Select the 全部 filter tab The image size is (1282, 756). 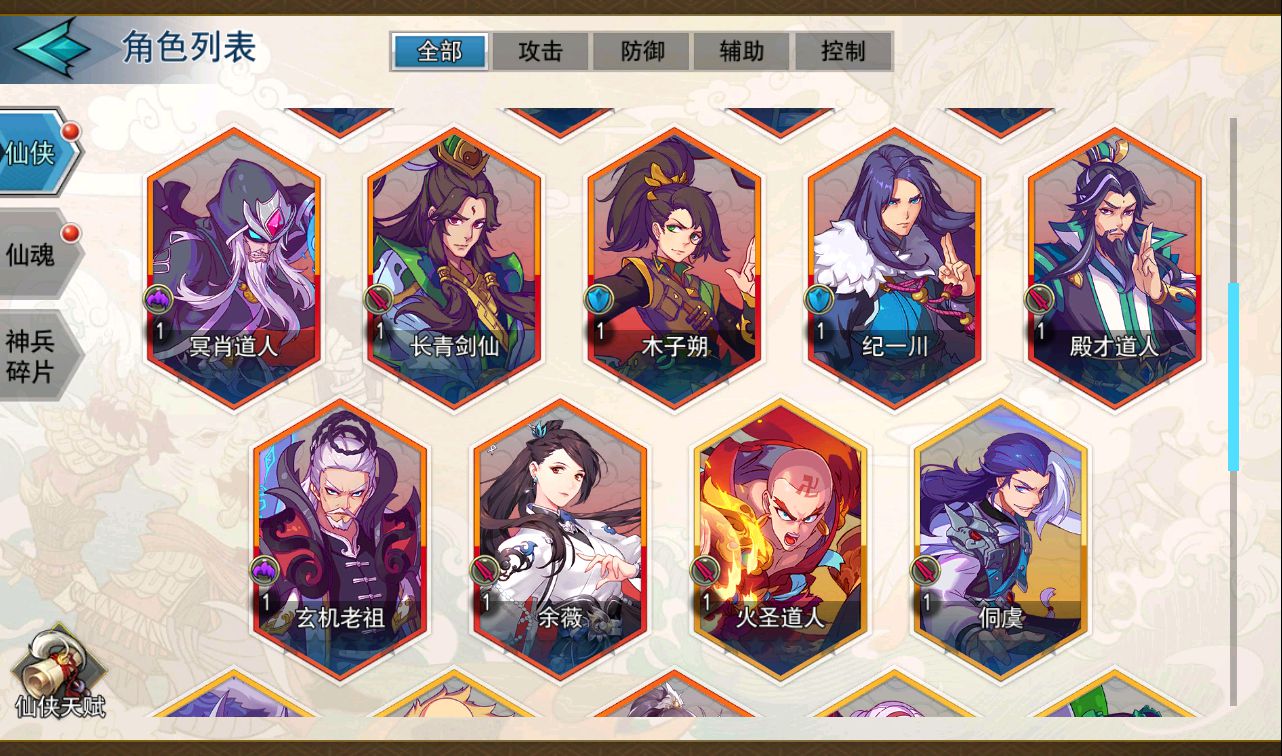click(x=440, y=51)
